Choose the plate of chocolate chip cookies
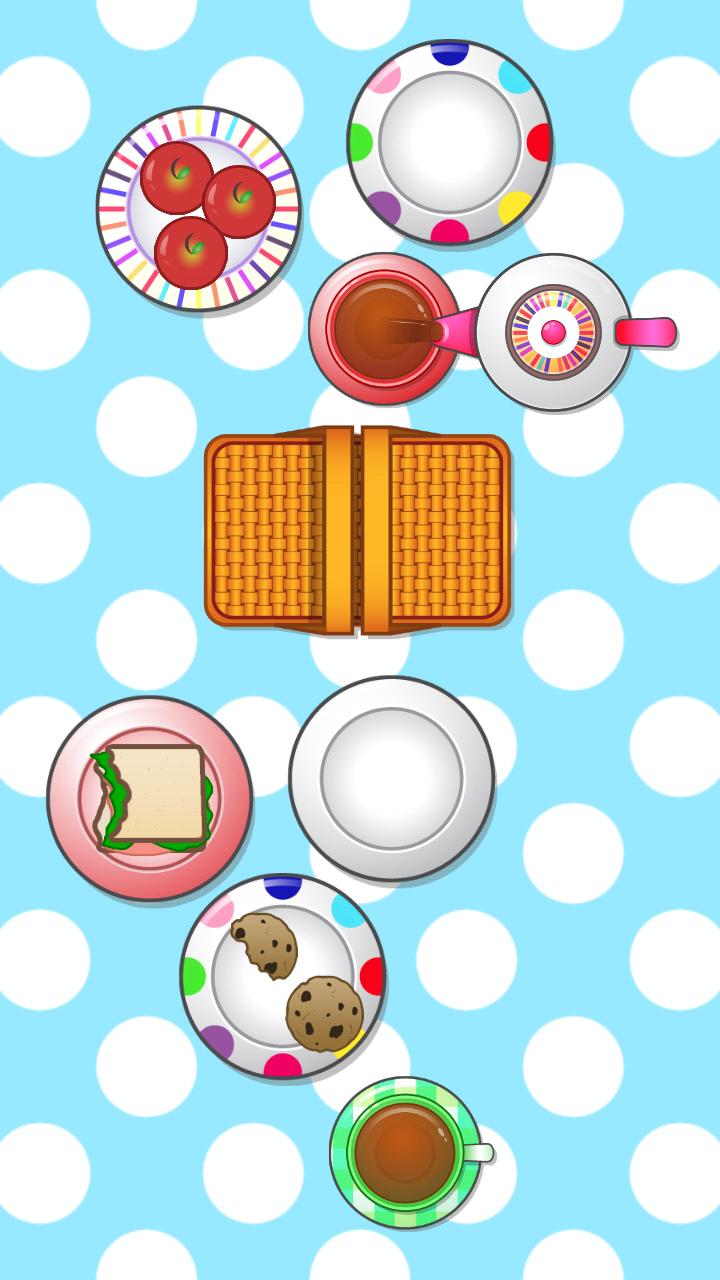Image resolution: width=720 pixels, height=1280 pixels. pyautogui.click(x=282, y=976)
